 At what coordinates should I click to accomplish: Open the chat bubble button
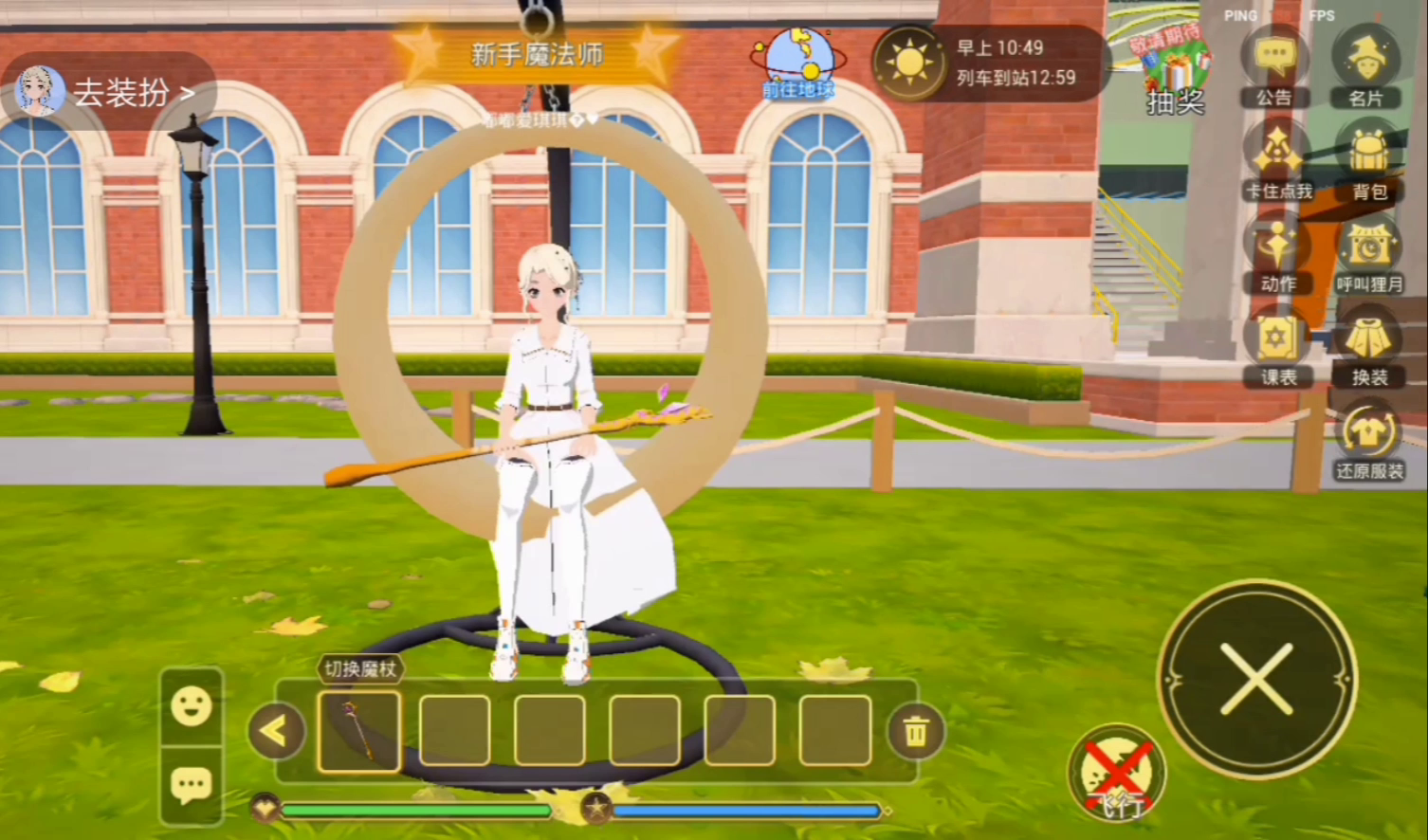pyautogui.click(x=191, y=785)
